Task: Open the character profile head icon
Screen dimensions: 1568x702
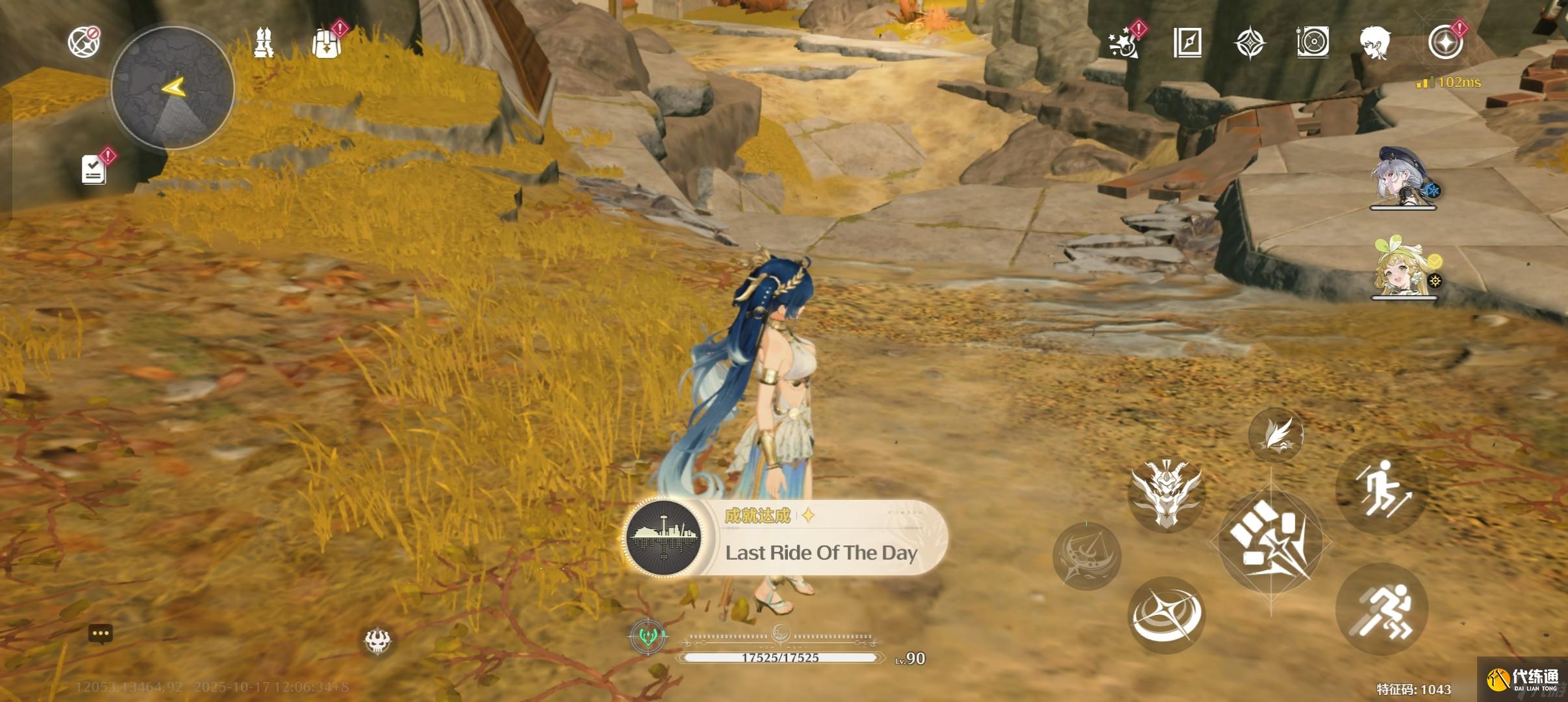Action: 1375,43
